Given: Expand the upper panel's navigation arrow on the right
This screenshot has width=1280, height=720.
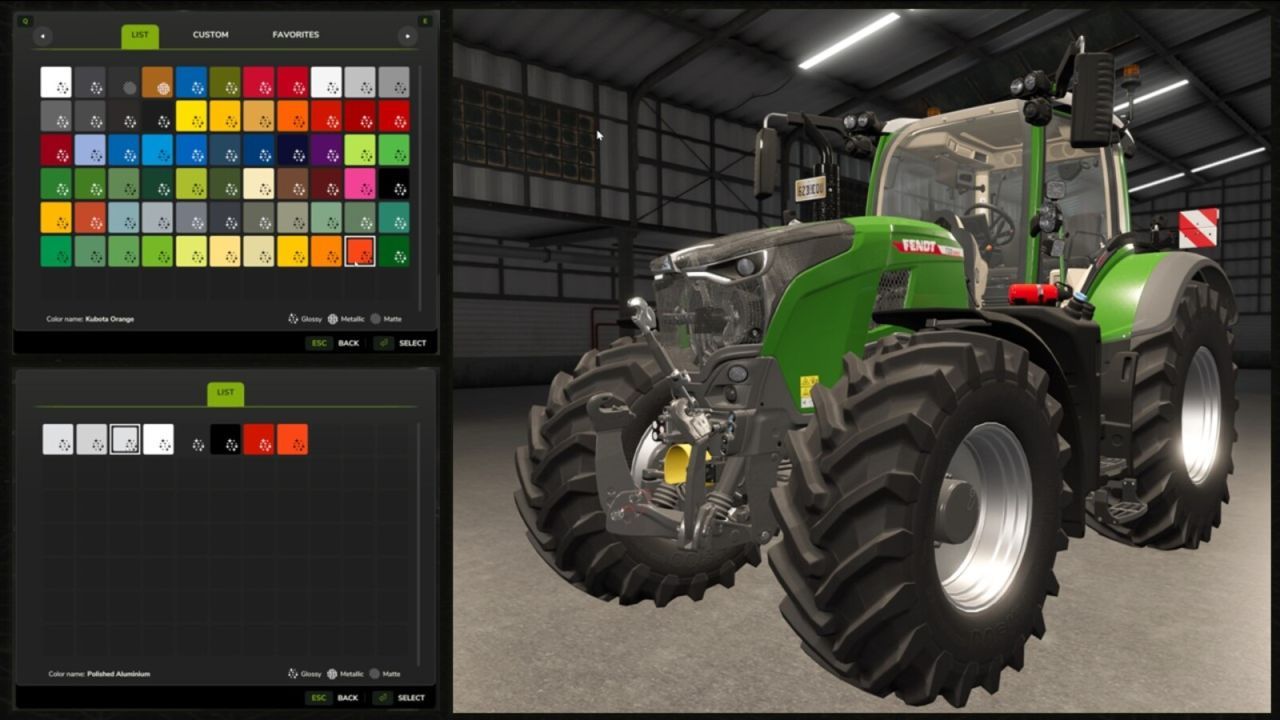Looking at the screenshot, I should pos(407,35).
